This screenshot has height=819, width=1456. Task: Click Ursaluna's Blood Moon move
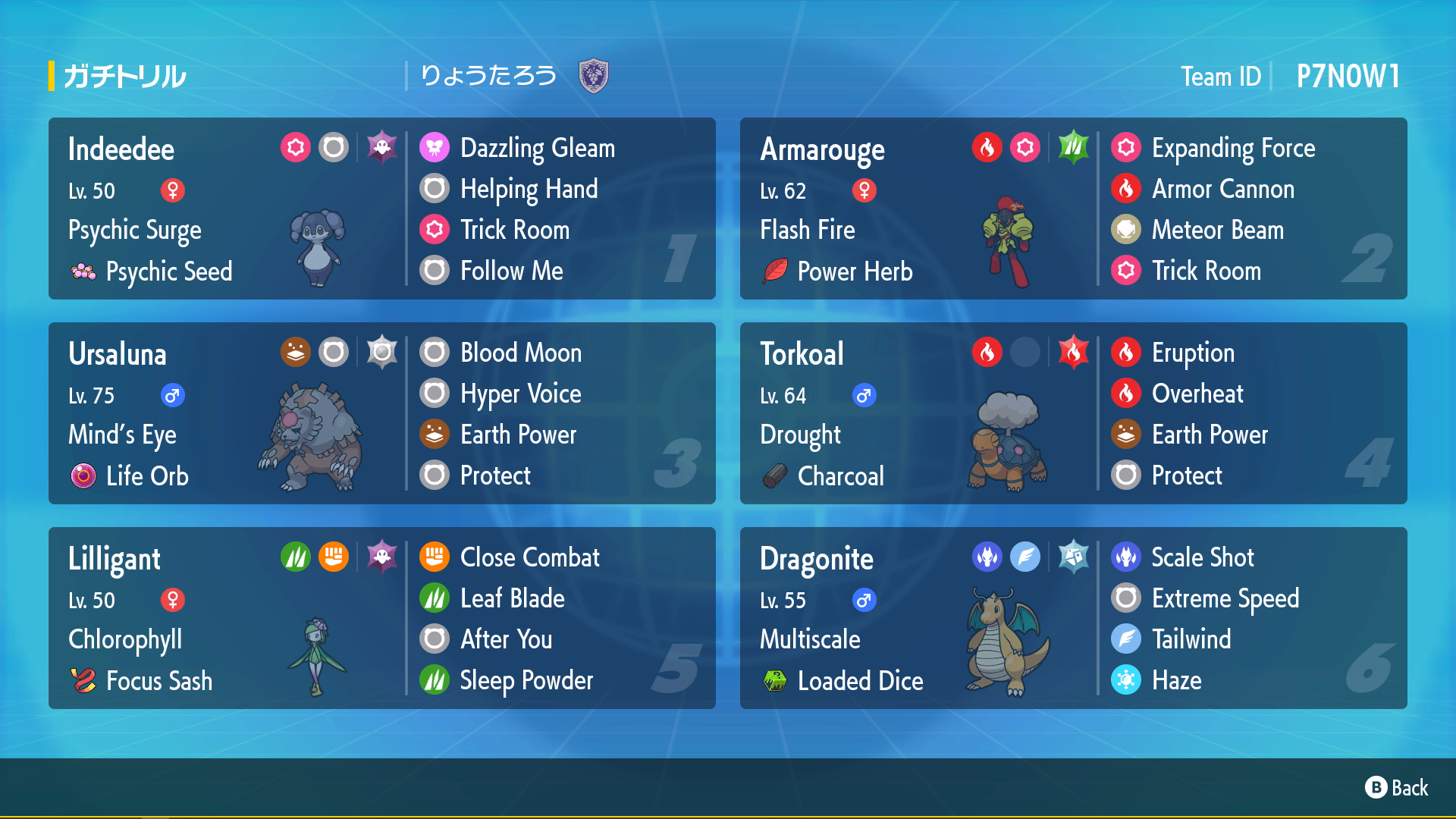pyautogui.click(x=520, y=353)
